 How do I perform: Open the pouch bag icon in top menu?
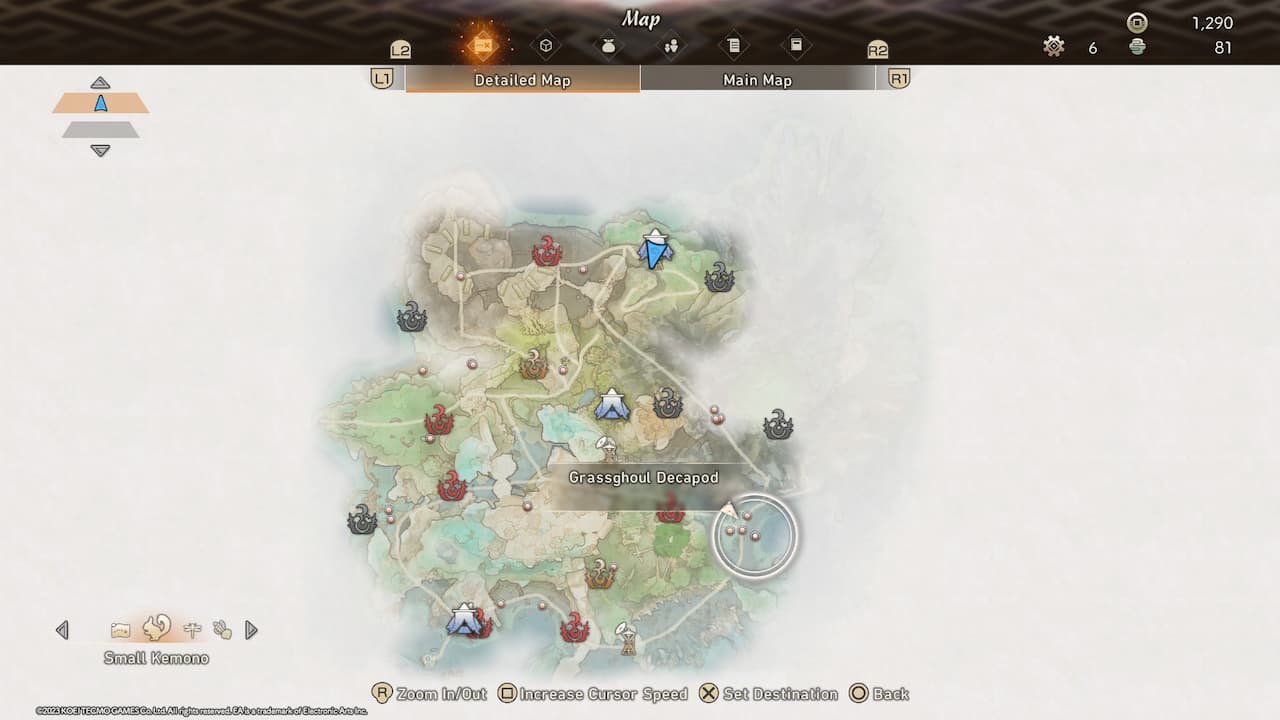(607, 45)
